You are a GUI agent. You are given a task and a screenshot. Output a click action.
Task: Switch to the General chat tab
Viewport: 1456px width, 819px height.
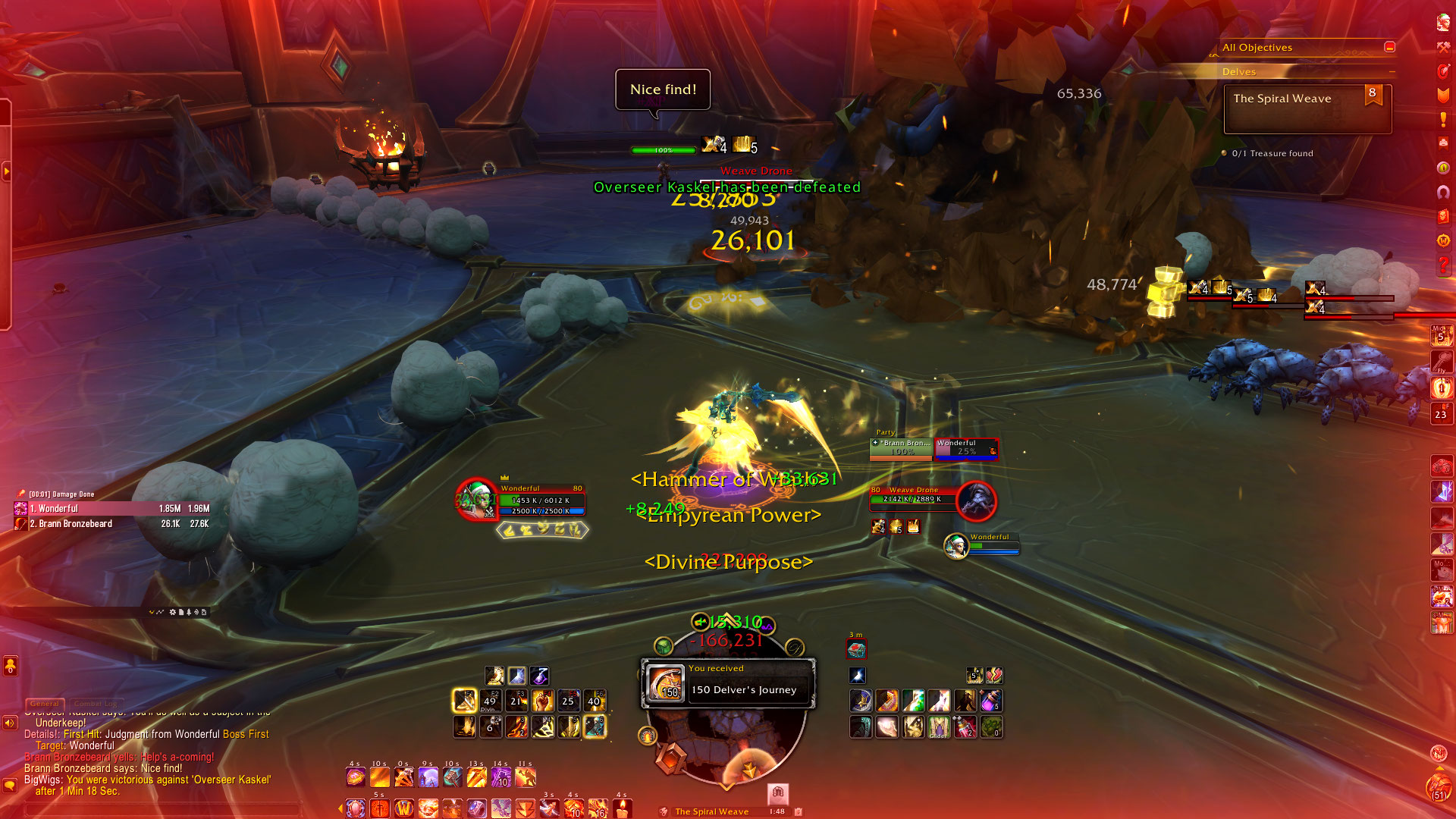pos(45,704)
